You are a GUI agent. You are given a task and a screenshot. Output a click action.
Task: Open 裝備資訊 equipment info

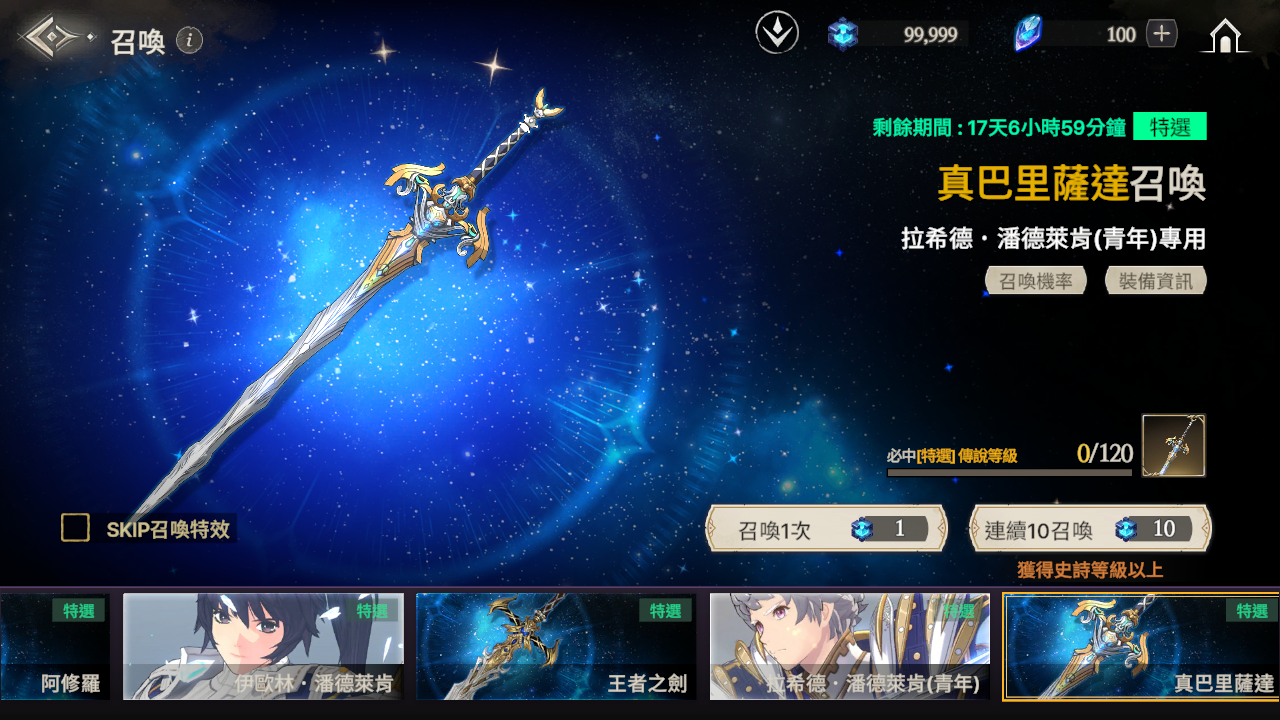point(1155,281)
